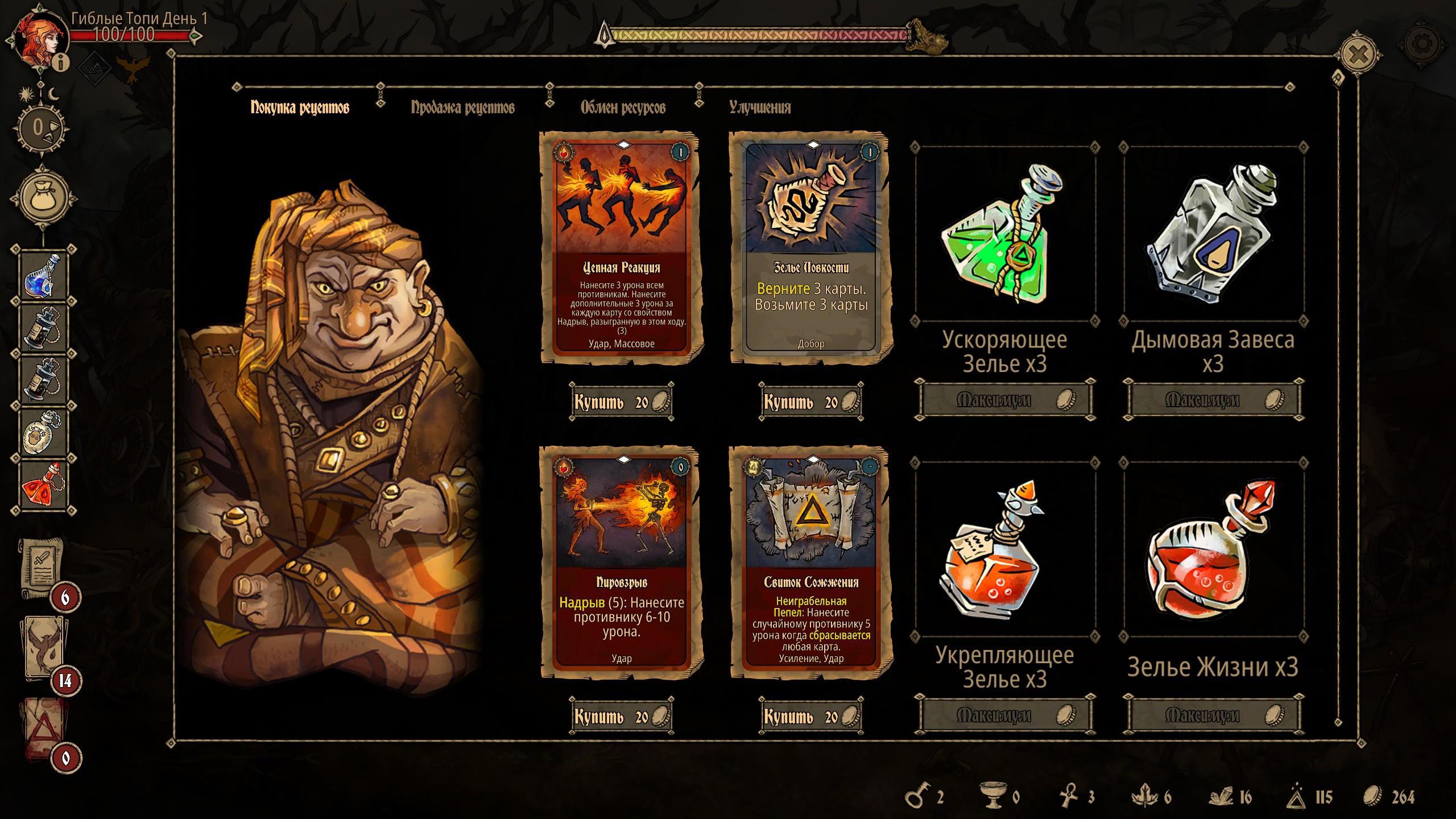
Task: Purchase the Свиток Сожжения card
Action: click(811, 717)
